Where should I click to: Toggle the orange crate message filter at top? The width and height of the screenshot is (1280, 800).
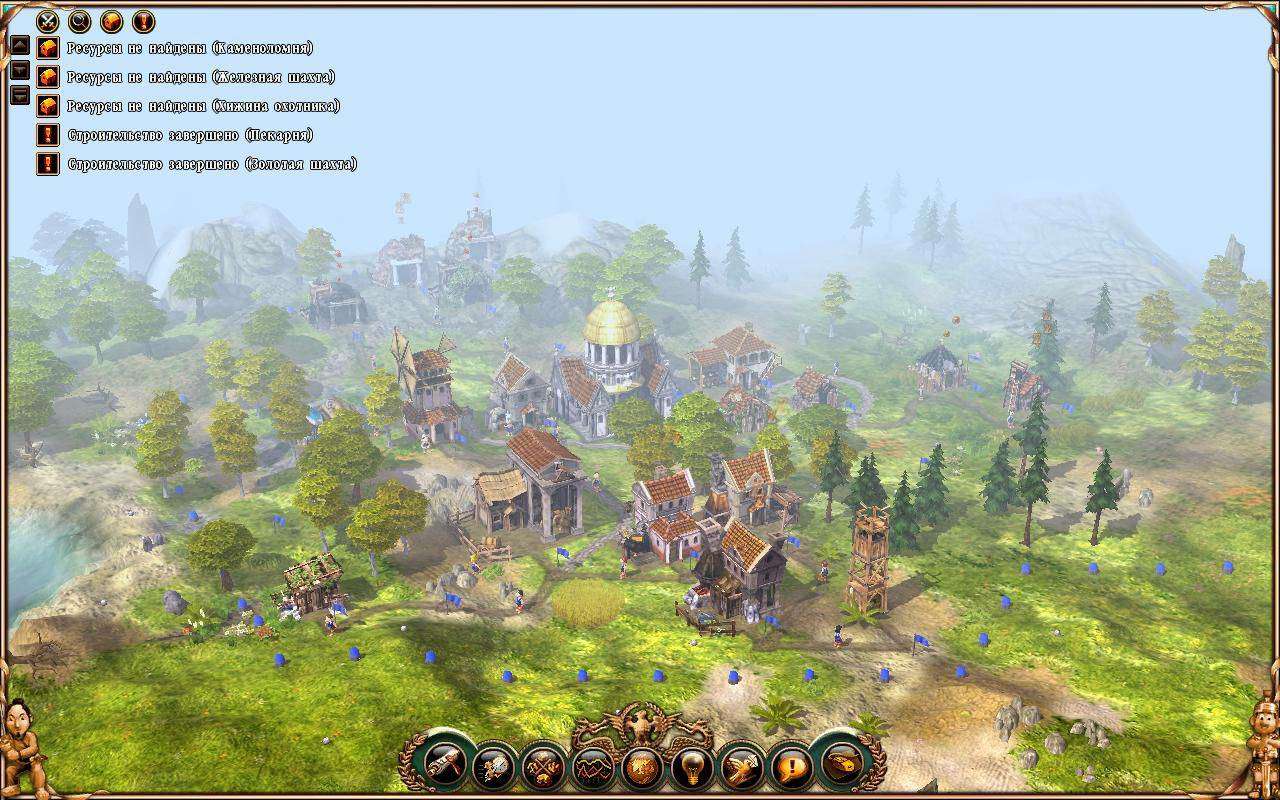[112, 21]
